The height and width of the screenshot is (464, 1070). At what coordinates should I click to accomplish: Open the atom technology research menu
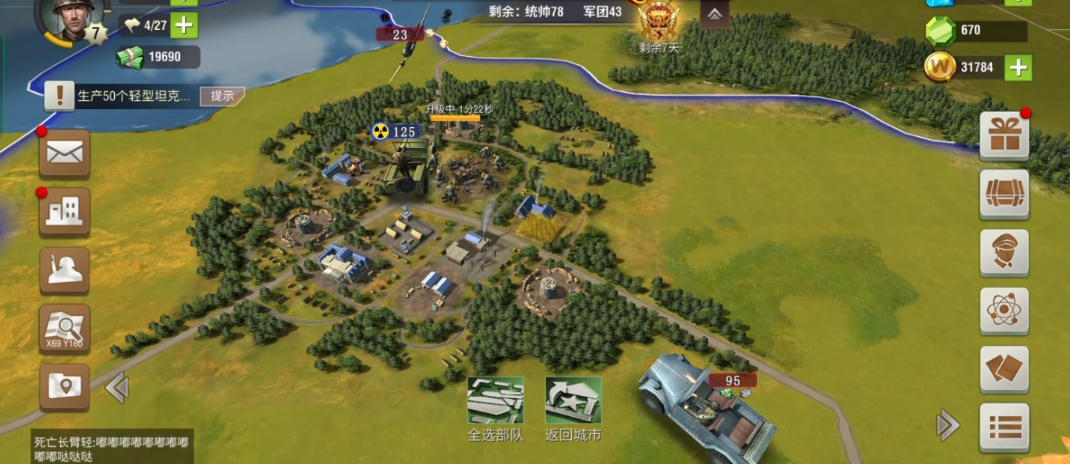1004,311
